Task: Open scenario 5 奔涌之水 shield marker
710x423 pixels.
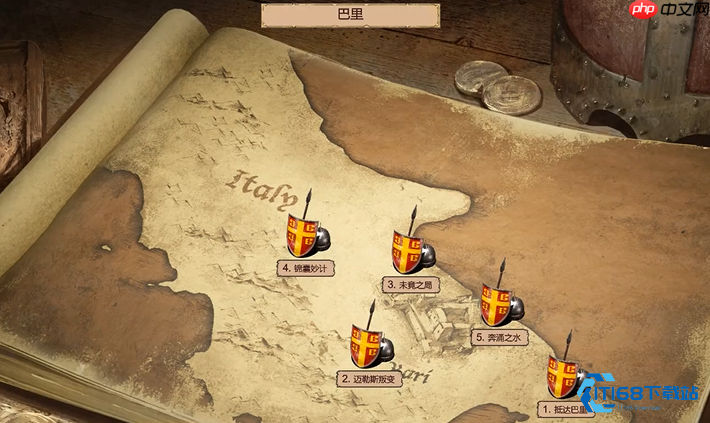Action: [x=497, y=303]
